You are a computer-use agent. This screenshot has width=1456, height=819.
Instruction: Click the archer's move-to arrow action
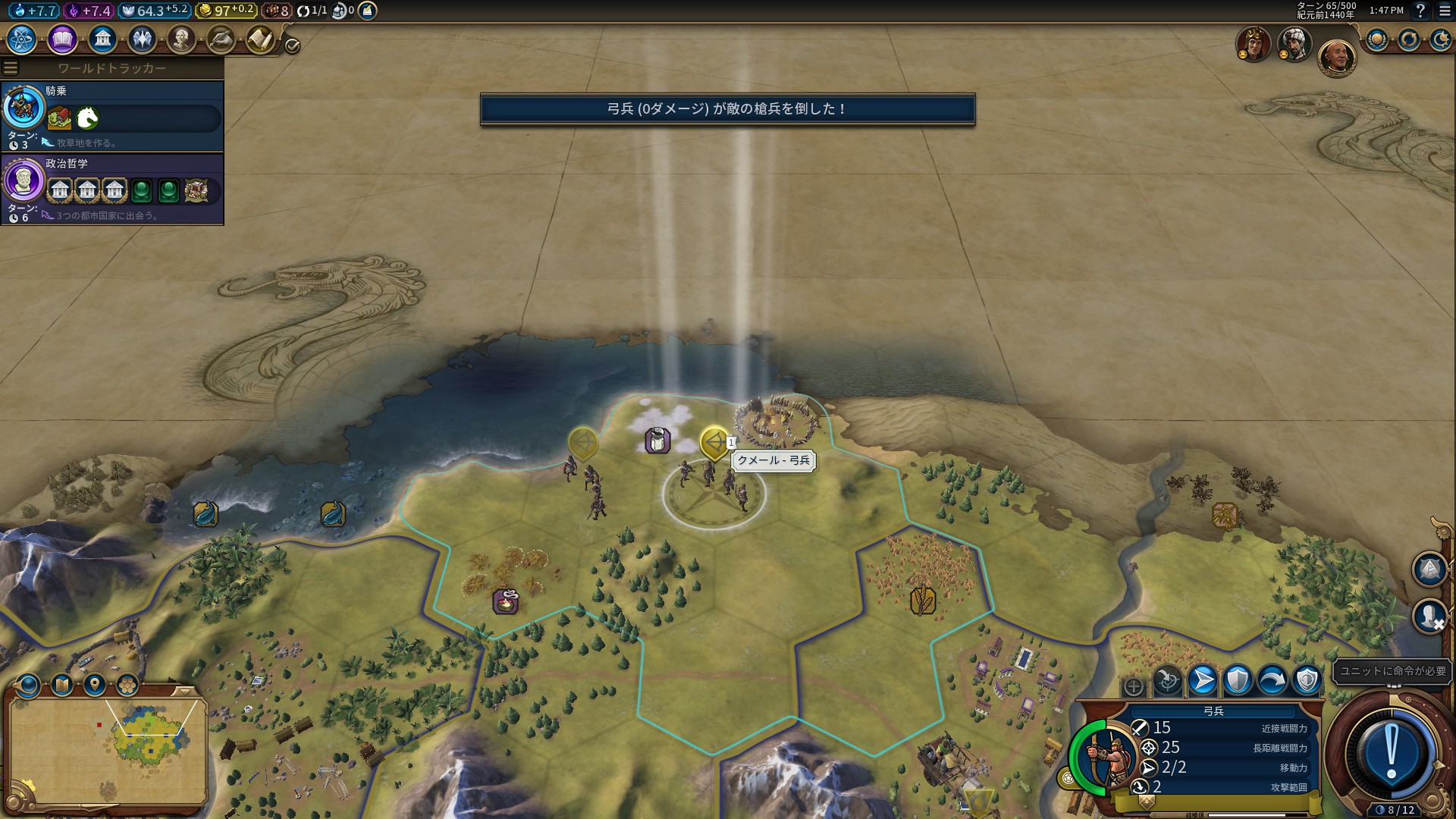tap(1203, 680)
